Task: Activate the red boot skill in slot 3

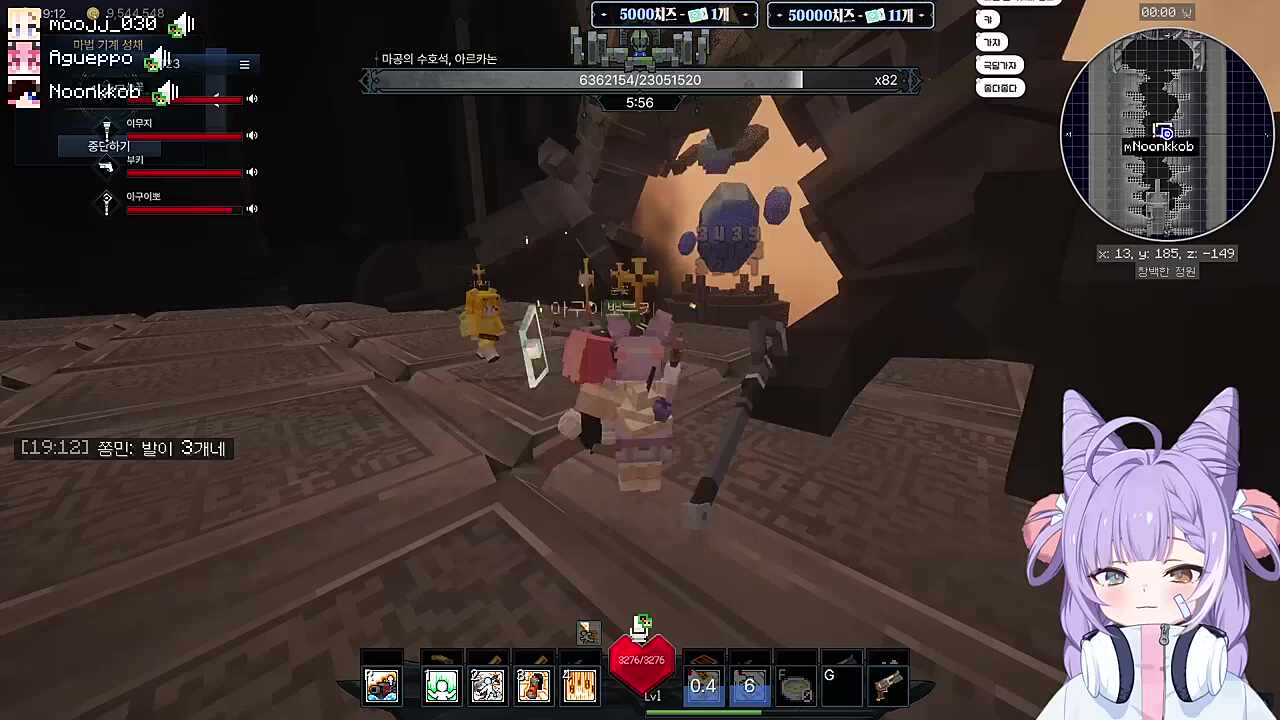Action: 533,686
